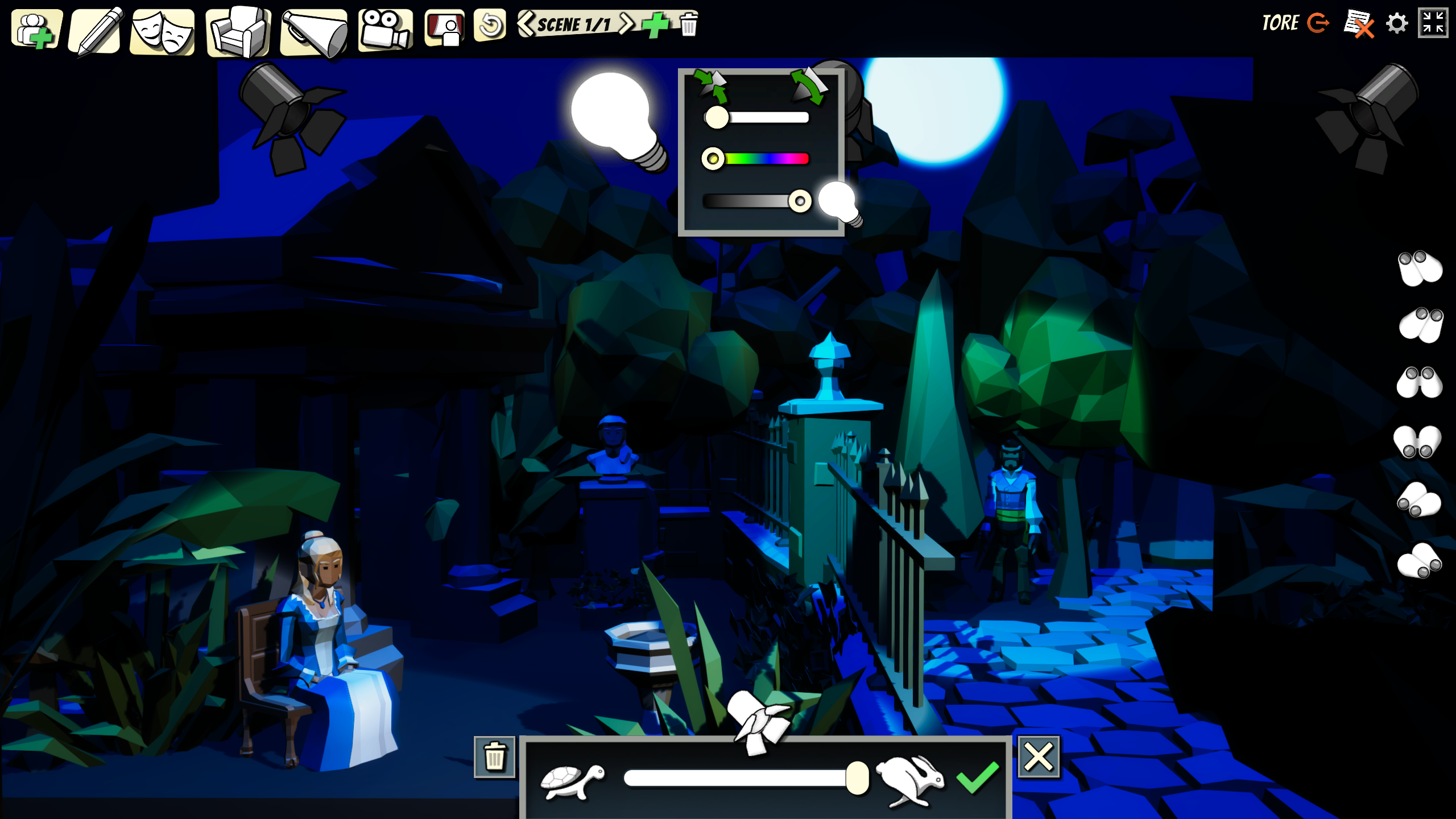Select the megaphone directing tool
Screen dimensions: 1456x819
click(x=315, y=33)
